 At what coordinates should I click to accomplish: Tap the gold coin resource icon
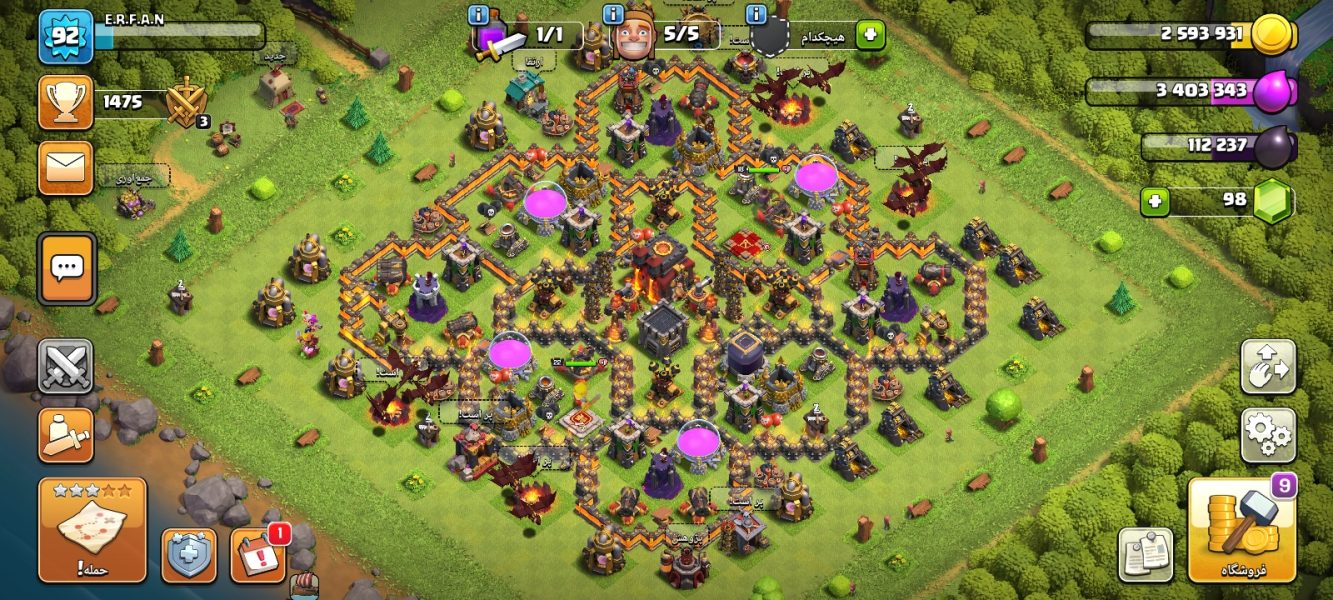click(1271, 35)
